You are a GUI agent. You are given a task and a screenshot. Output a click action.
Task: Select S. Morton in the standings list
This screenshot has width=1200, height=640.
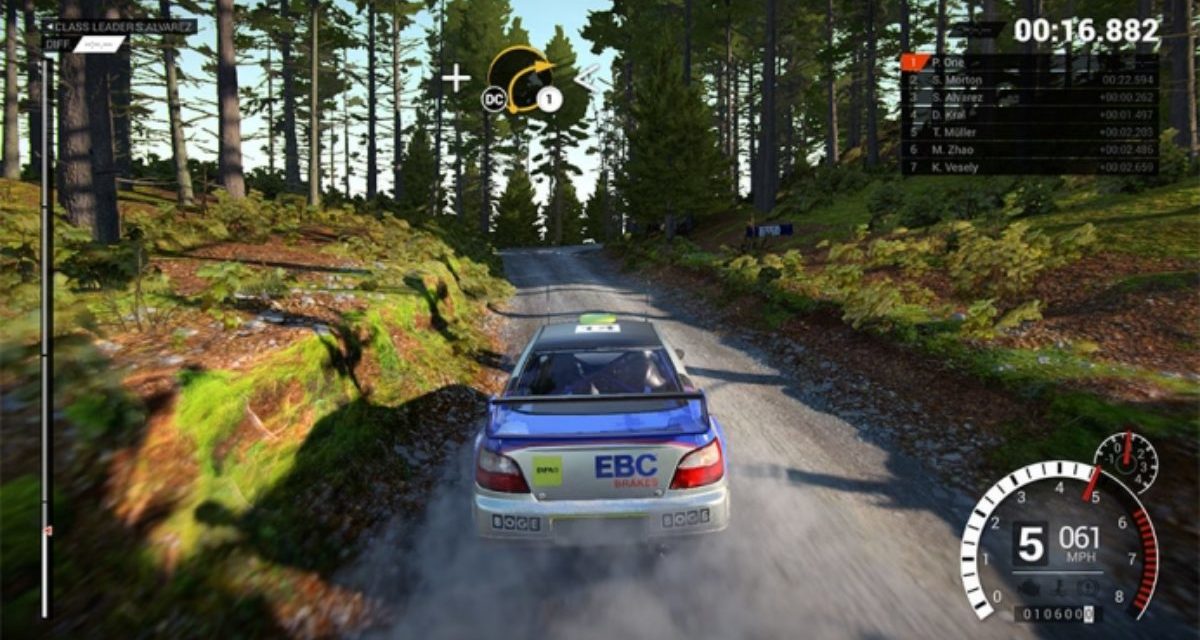point(1030,80)
